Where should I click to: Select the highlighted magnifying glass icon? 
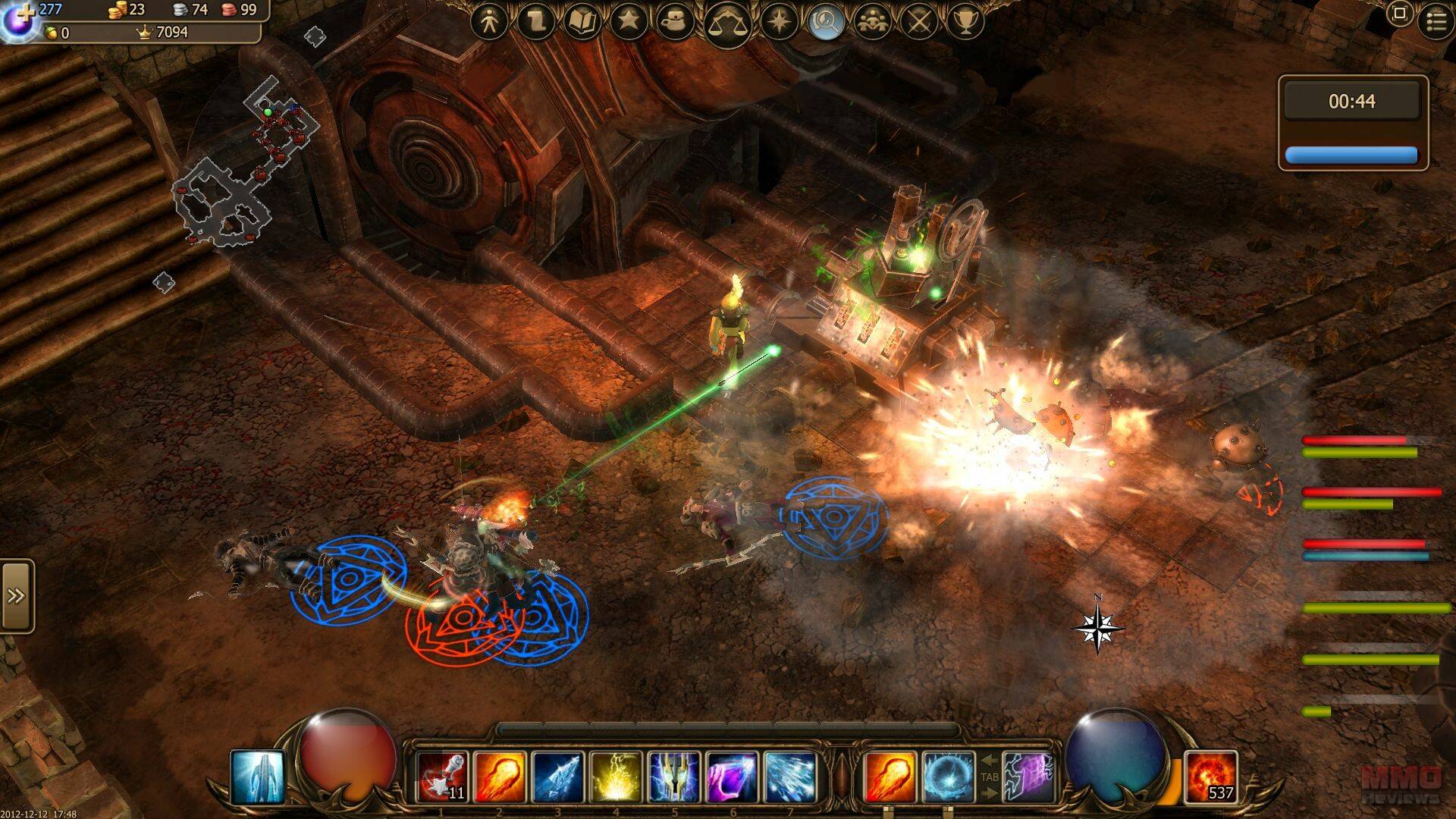(x=826, y=22)
